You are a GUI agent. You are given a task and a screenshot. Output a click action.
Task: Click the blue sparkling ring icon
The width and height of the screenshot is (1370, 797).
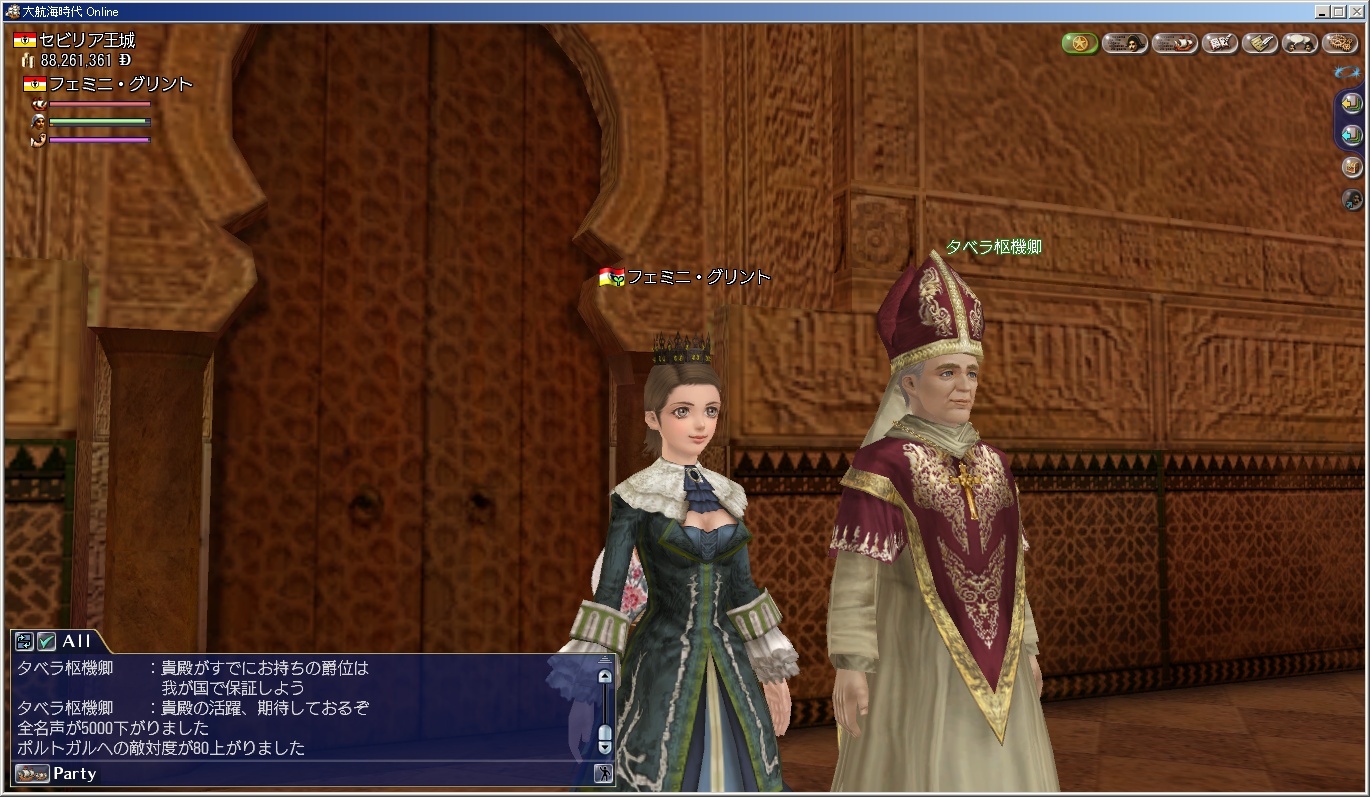tap(1345, 71)
